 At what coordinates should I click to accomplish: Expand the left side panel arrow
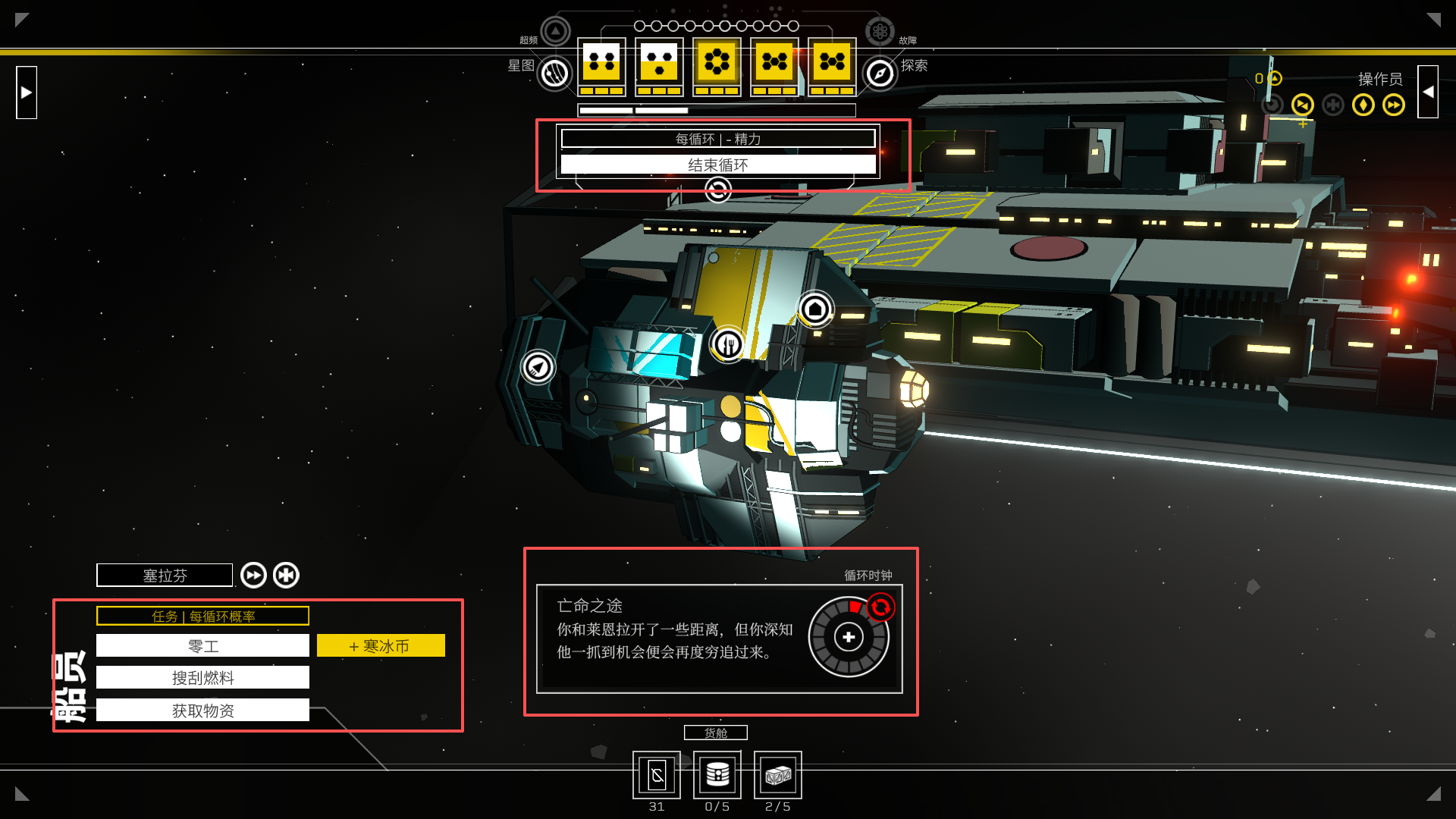click(x=27, y=93)
